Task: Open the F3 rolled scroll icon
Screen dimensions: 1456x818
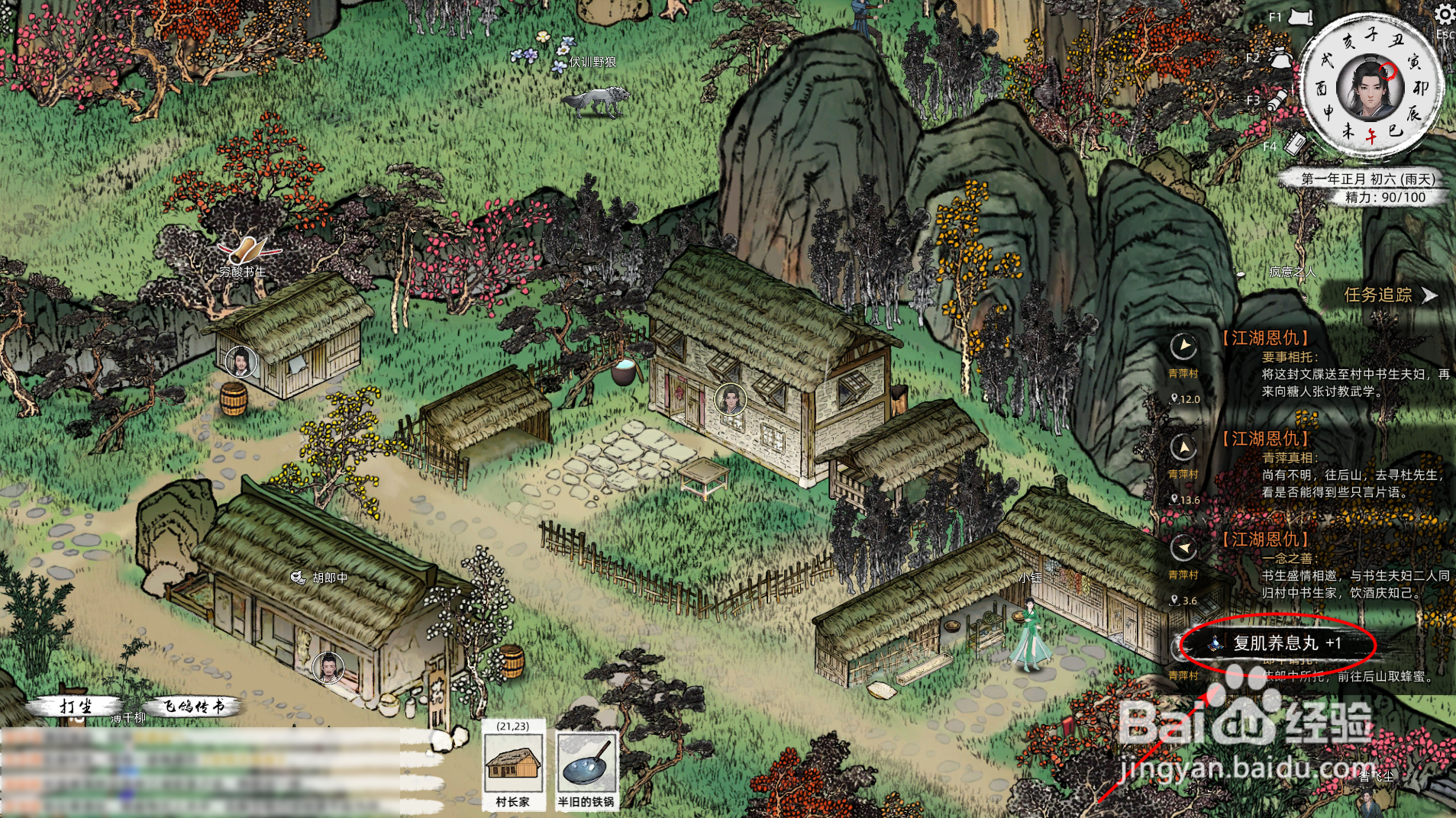Action: click(x=1277, y=101)
